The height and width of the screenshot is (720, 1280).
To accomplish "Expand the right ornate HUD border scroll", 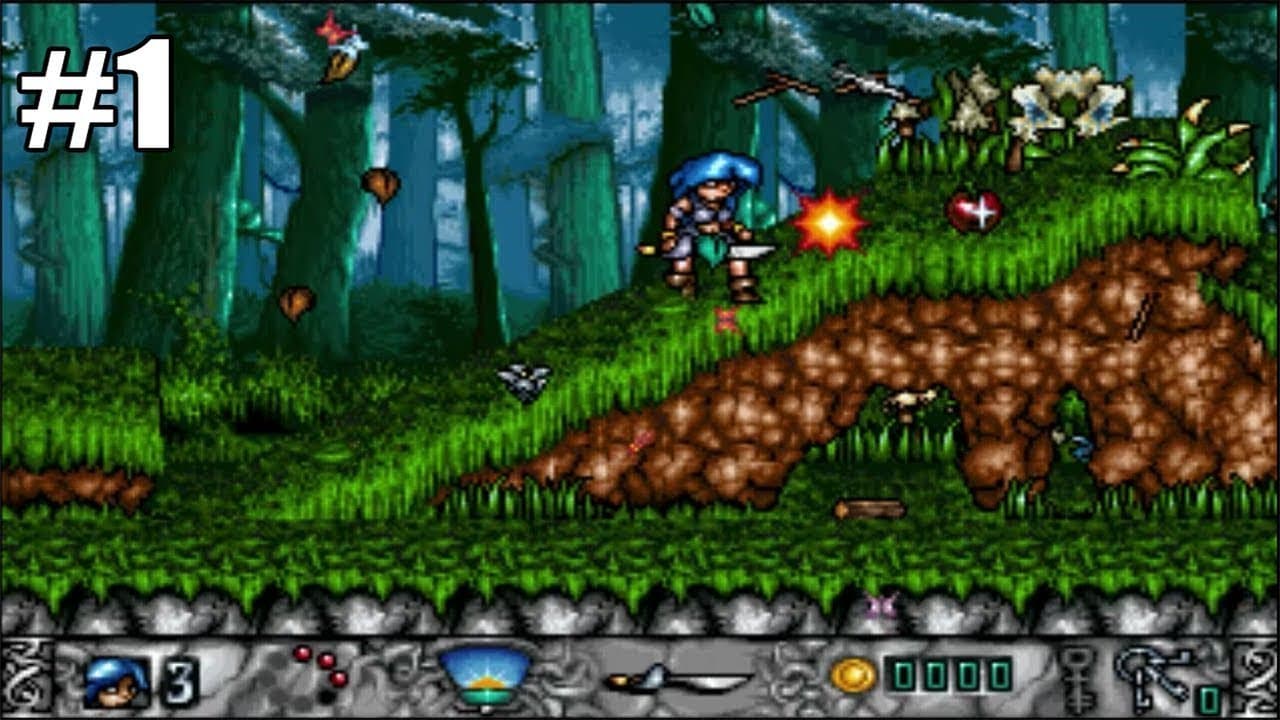I will pyautogui.click(x=1253, y=673).
